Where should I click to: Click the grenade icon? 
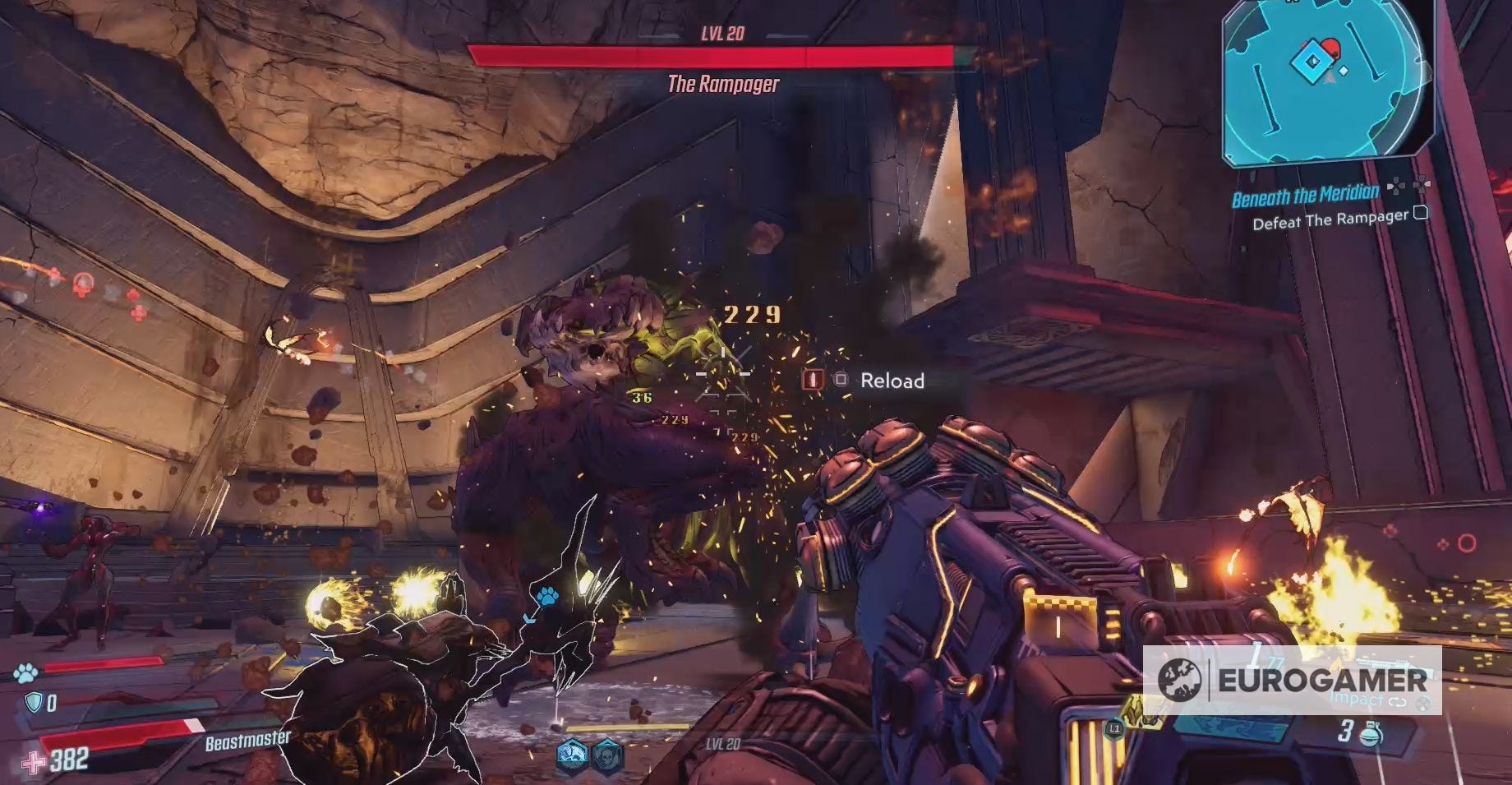[1371, 732]
